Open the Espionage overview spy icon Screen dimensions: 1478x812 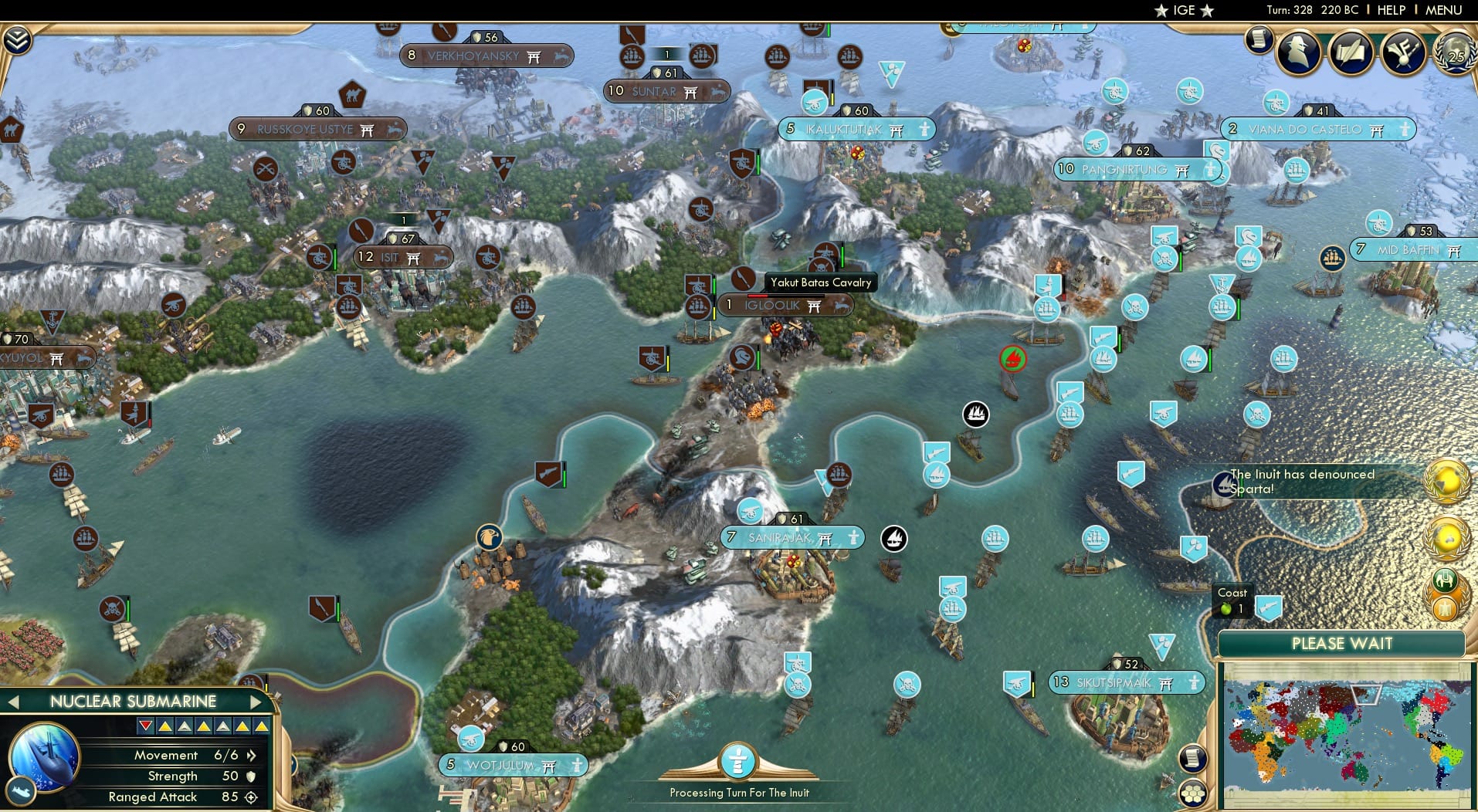(x=1297, y=52)
